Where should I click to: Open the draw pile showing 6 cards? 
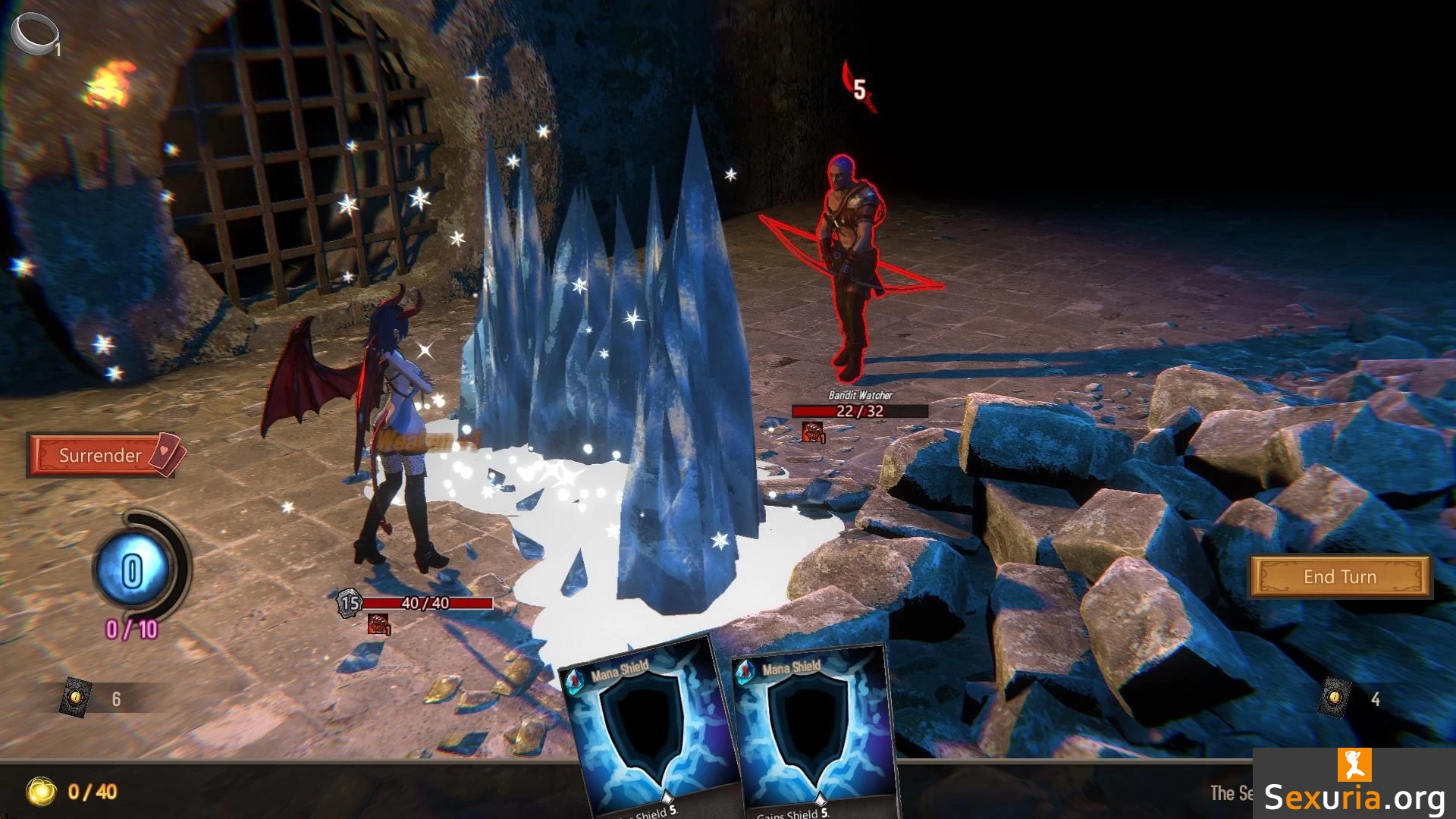76,697
